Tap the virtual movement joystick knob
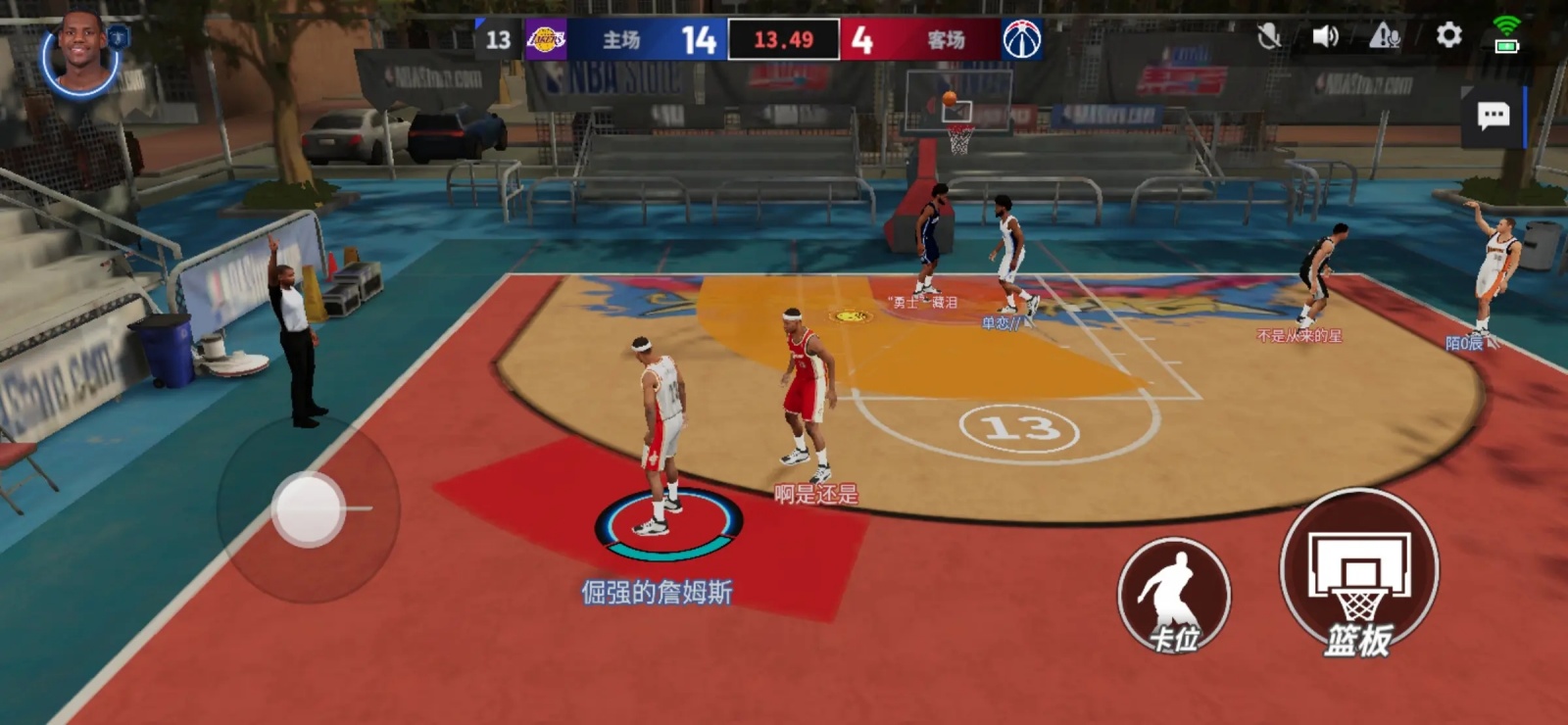The height and width of the screenshot is (725, 1568). pos(308,508)
